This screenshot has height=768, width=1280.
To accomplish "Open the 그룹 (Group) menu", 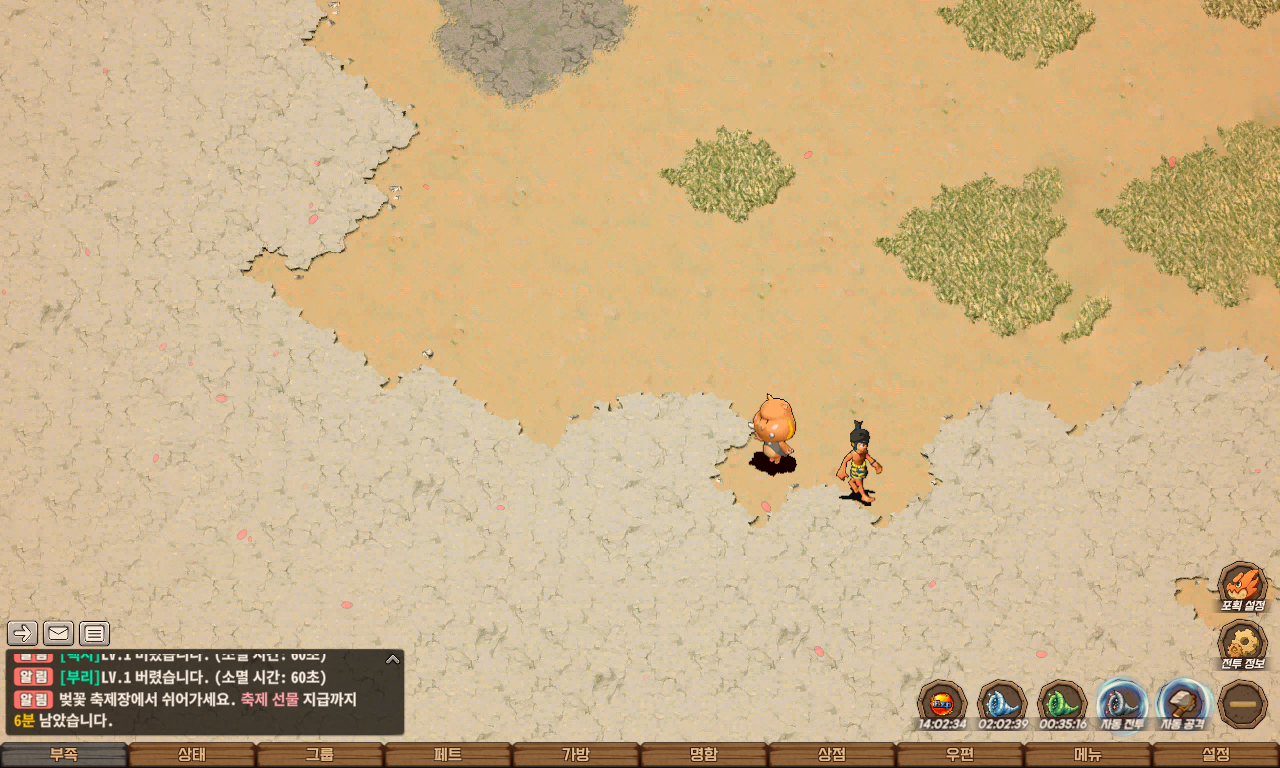I will (320, 755).
